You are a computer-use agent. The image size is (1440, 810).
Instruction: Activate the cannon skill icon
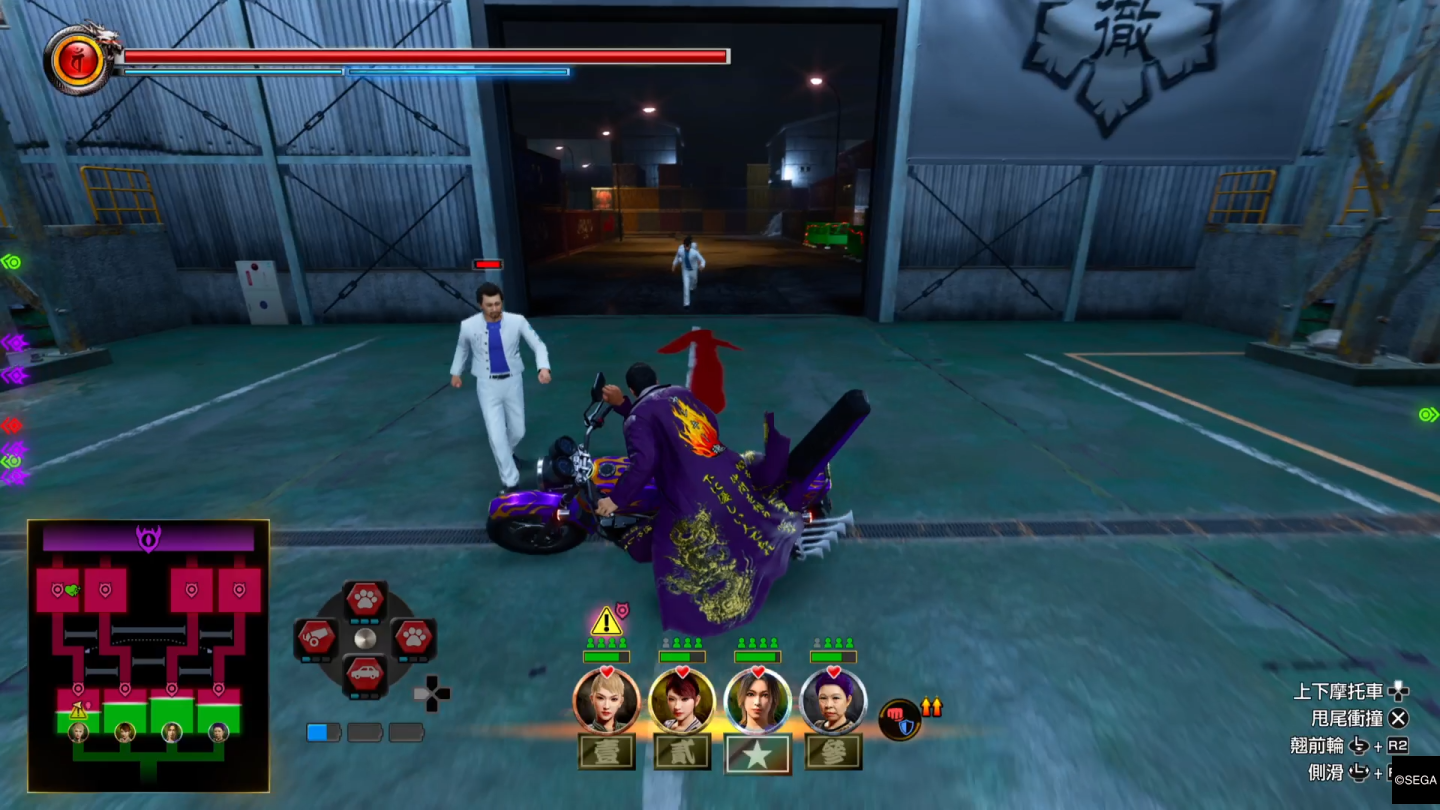click(316, 637)
